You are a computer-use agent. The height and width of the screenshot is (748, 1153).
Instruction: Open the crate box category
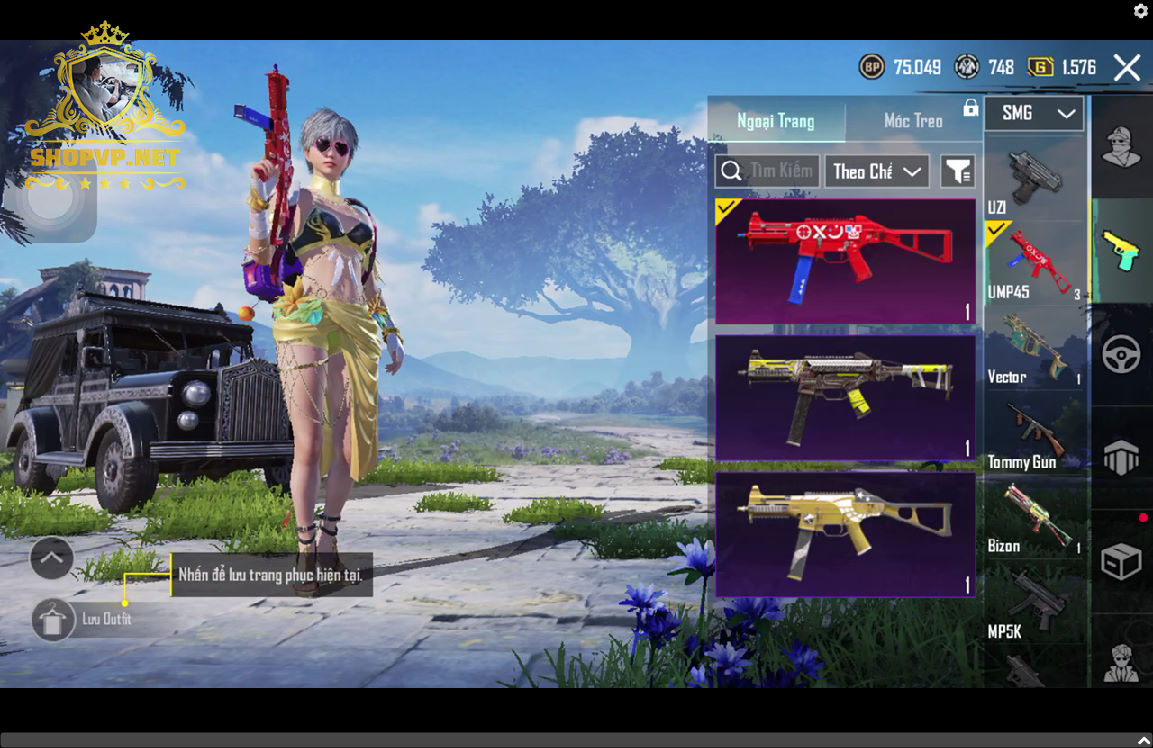click(1121, 561)
